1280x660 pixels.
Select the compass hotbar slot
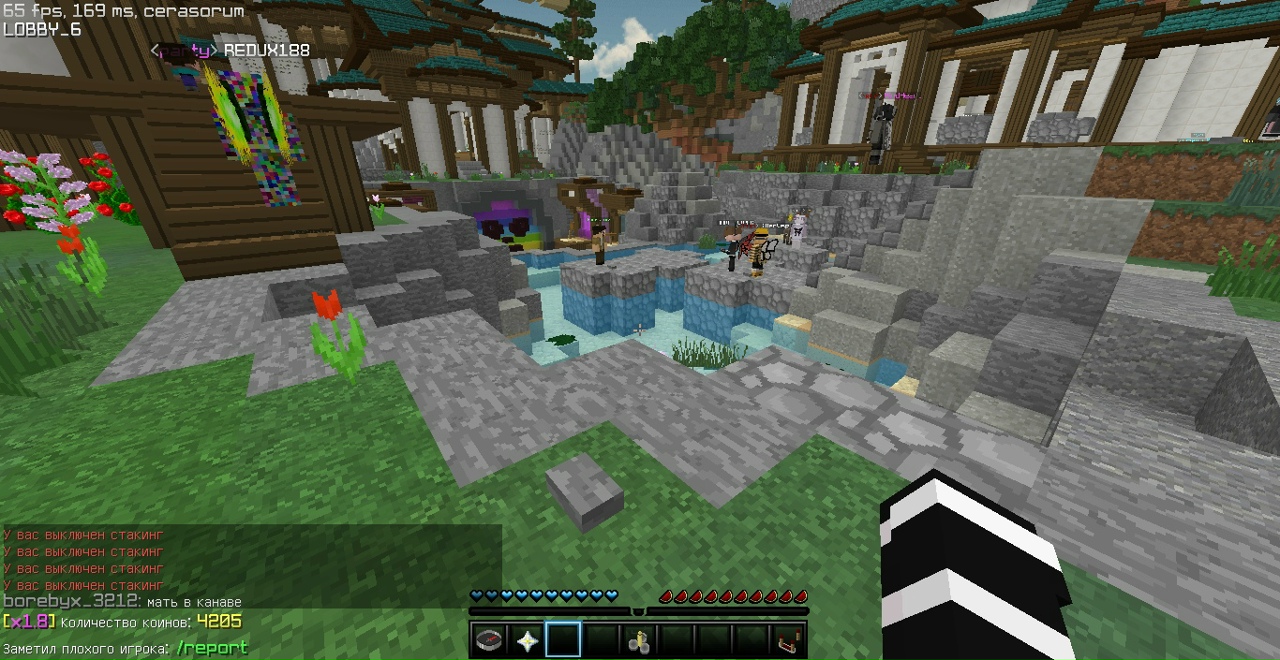[x=489, y=640]
